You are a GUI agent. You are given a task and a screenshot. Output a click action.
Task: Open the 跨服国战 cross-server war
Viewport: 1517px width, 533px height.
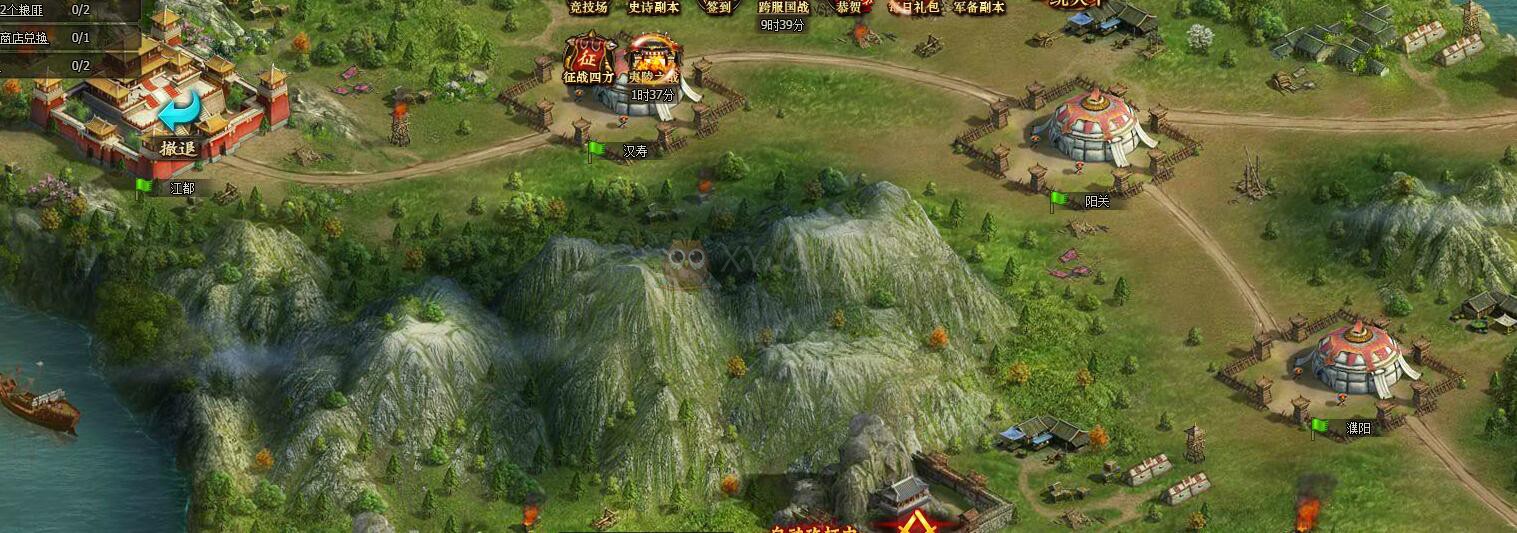783,8
